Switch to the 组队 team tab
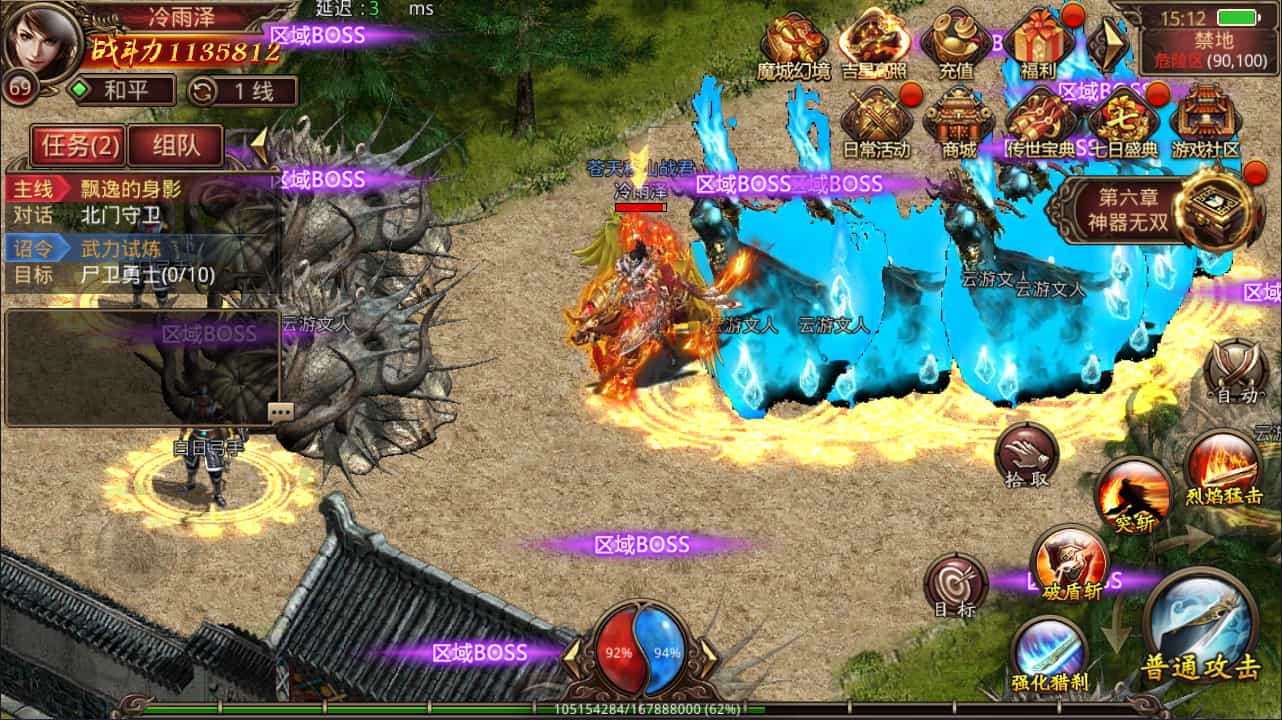This screenshot has height=720, width=1282. [176, 146]
